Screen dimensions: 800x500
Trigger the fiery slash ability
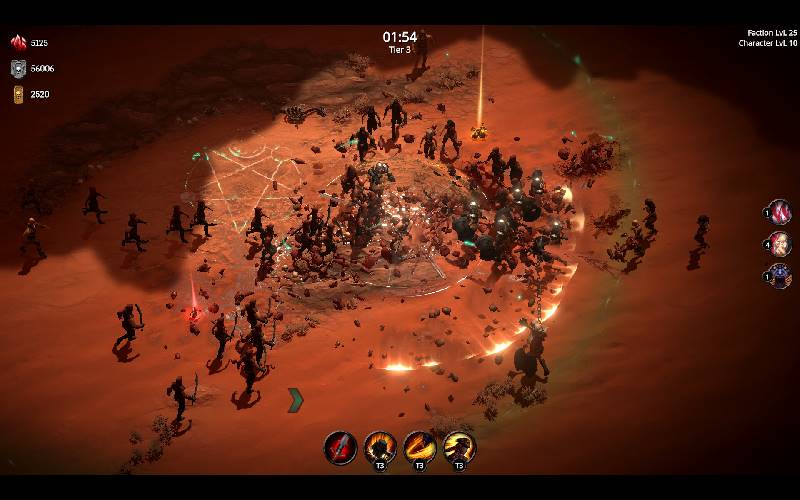[419, 447]
